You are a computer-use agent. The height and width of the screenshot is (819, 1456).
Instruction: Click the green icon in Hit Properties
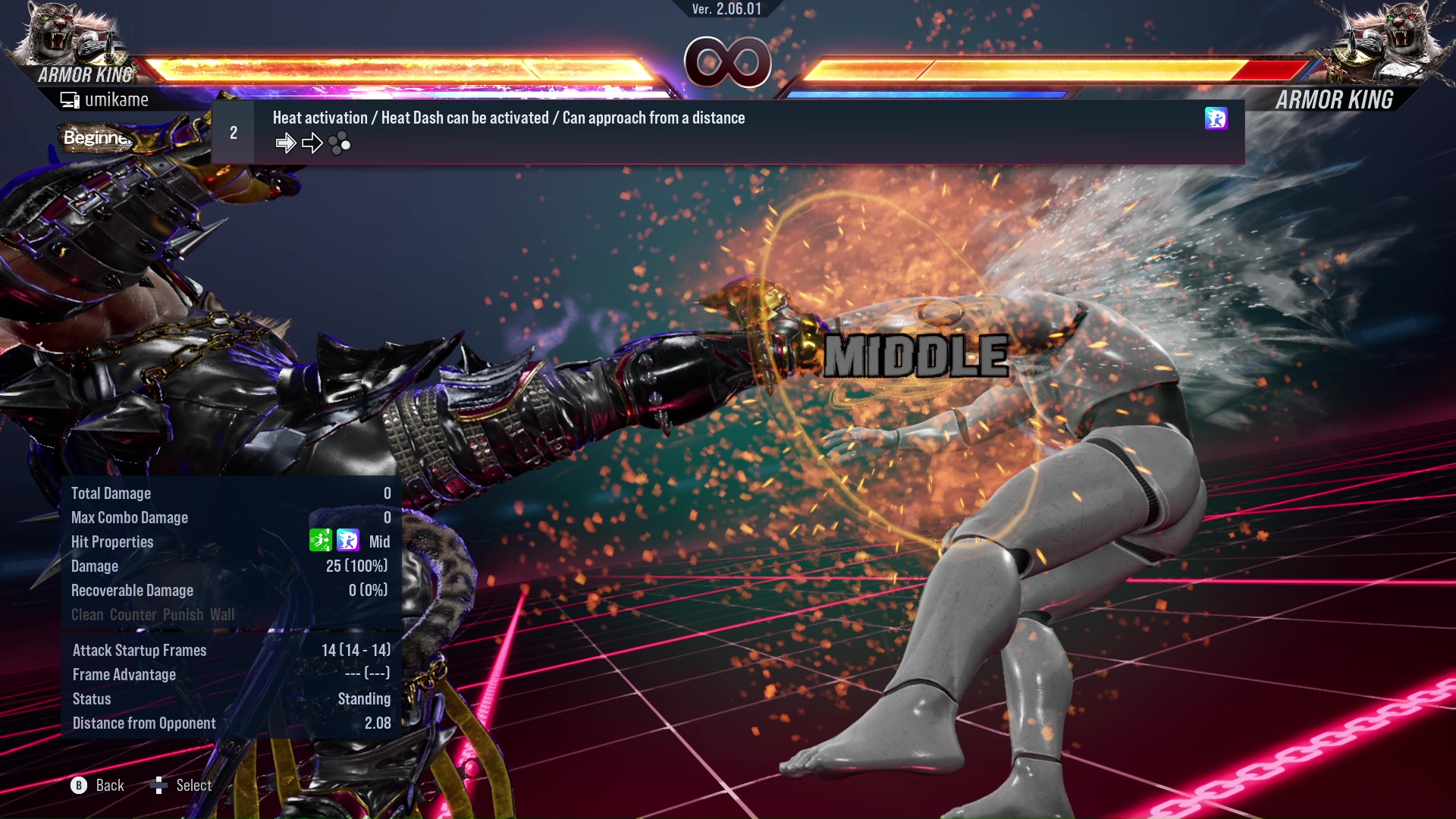pos(321,541)
